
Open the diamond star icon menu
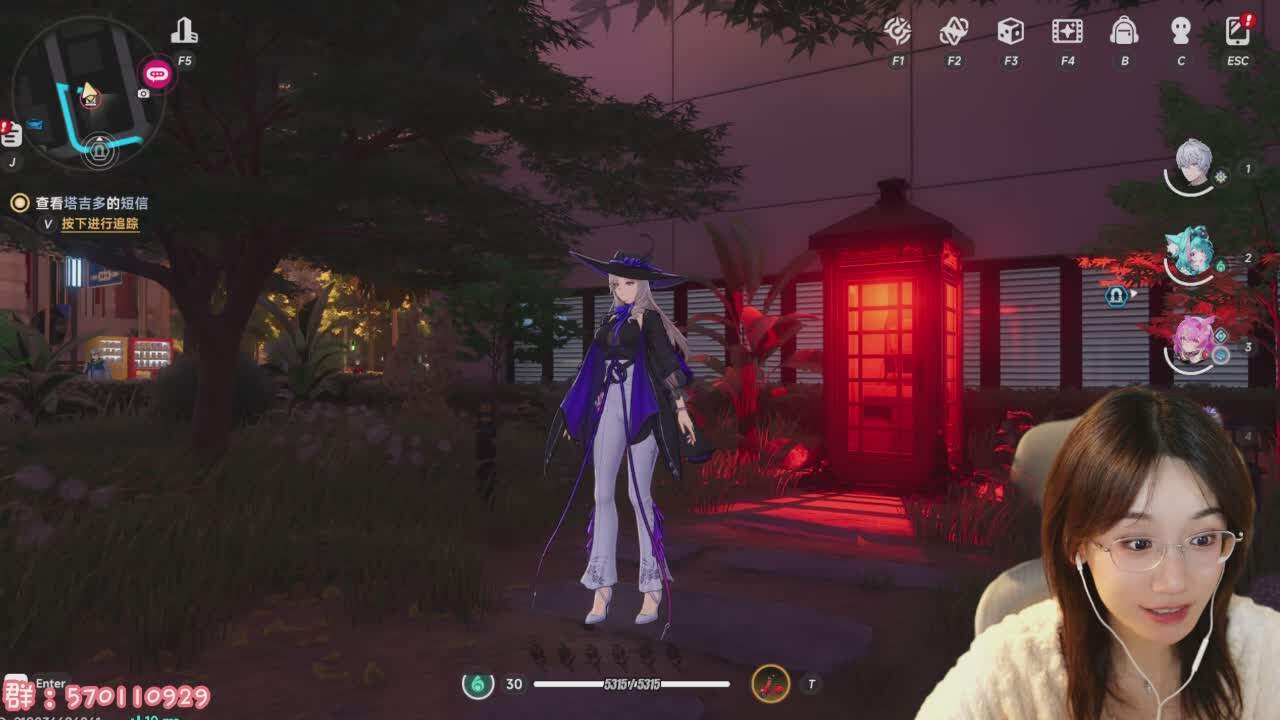coord(953,31)
